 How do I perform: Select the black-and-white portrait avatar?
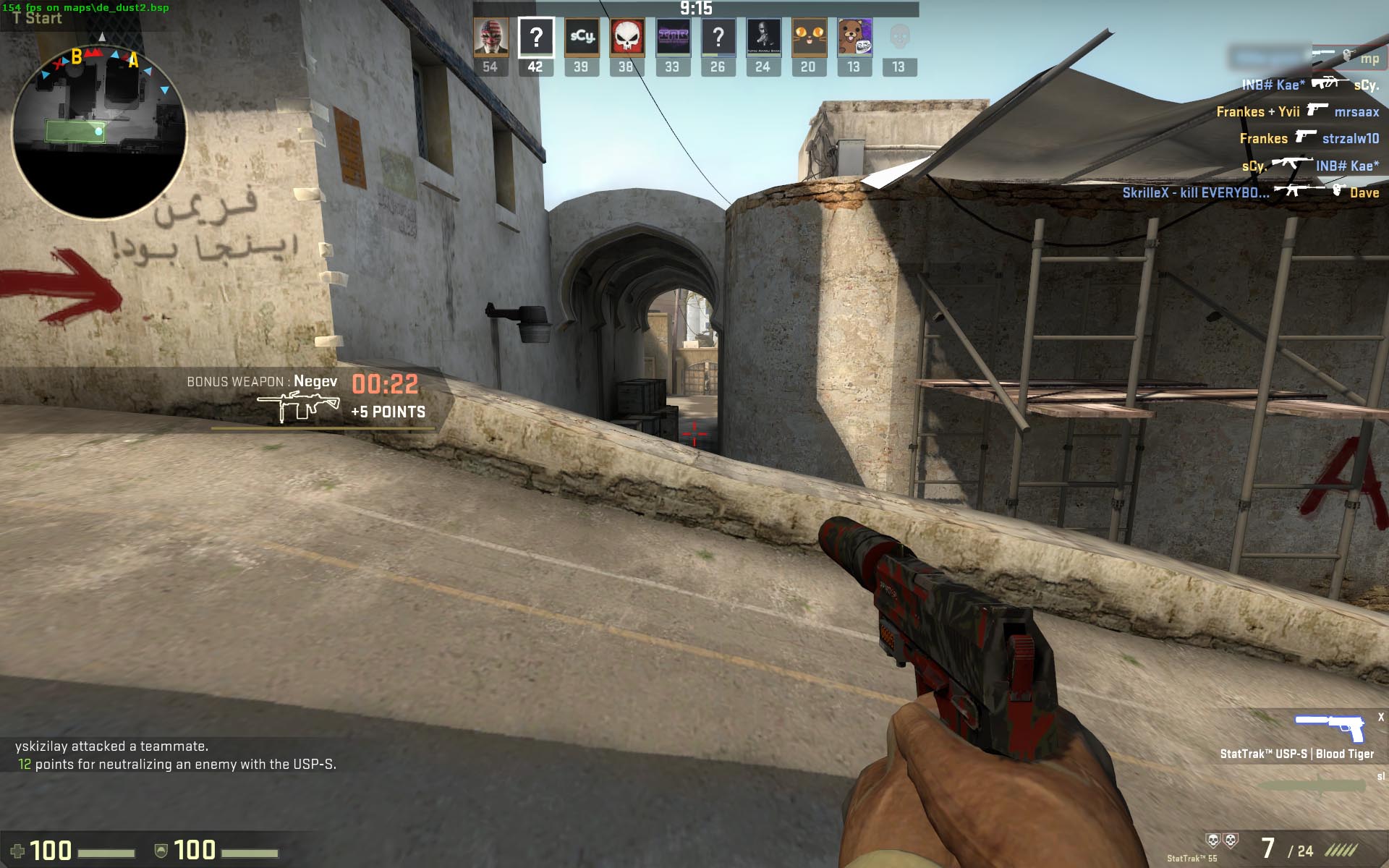click(x=763, y=38)
